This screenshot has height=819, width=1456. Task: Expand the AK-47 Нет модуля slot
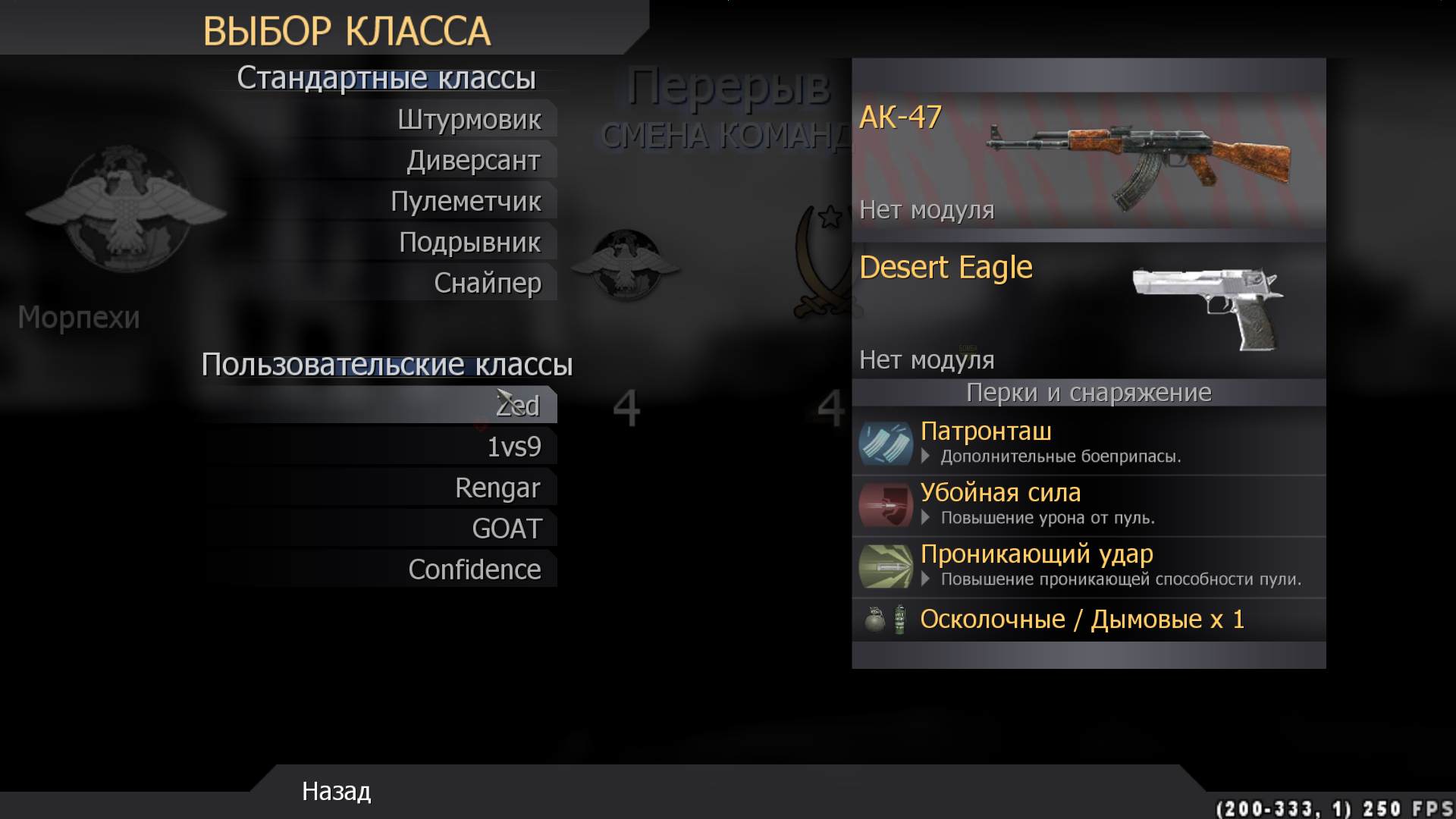[927, 211]
